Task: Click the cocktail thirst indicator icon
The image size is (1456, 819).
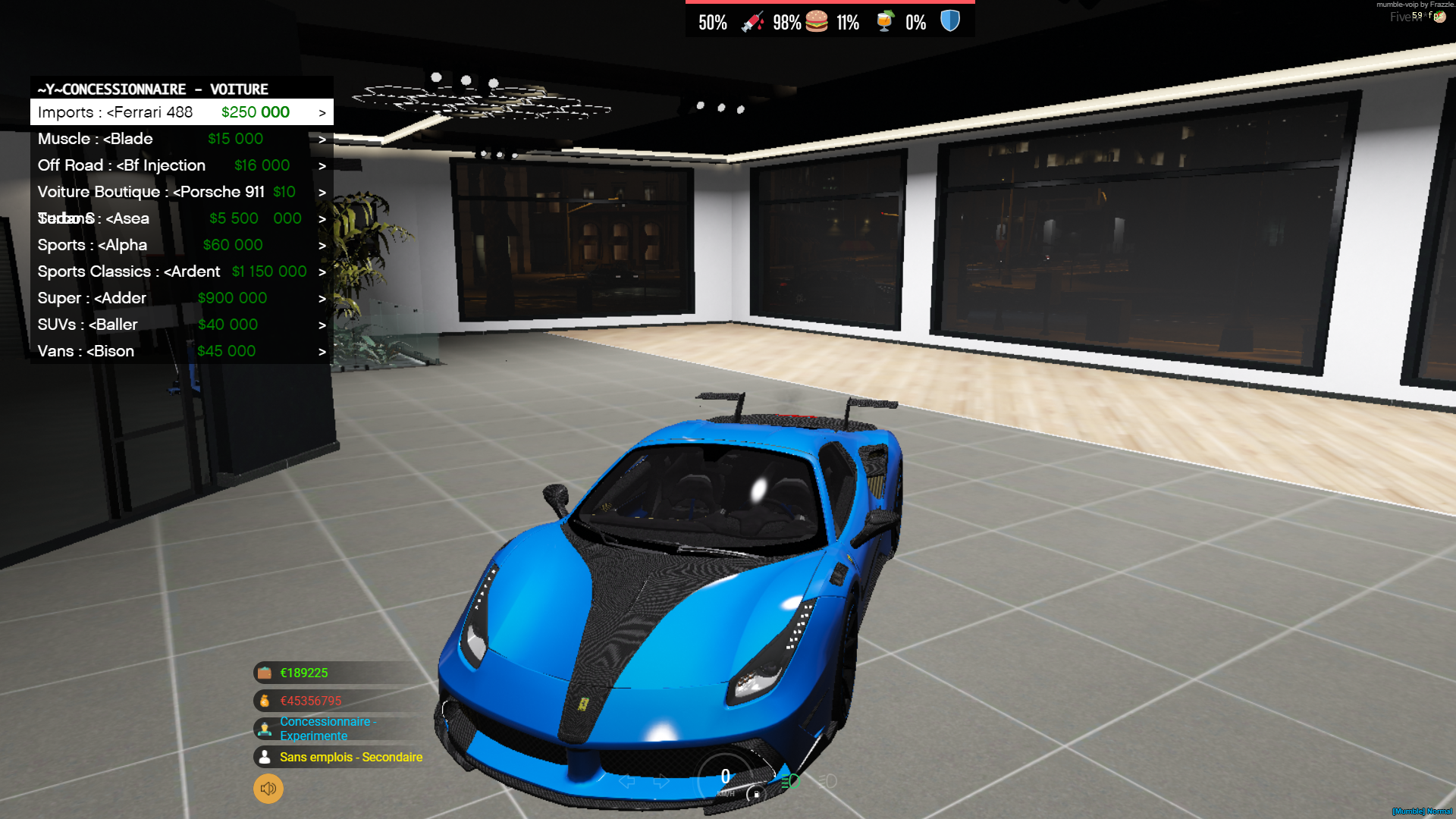Action: click(x=885, y=21)
